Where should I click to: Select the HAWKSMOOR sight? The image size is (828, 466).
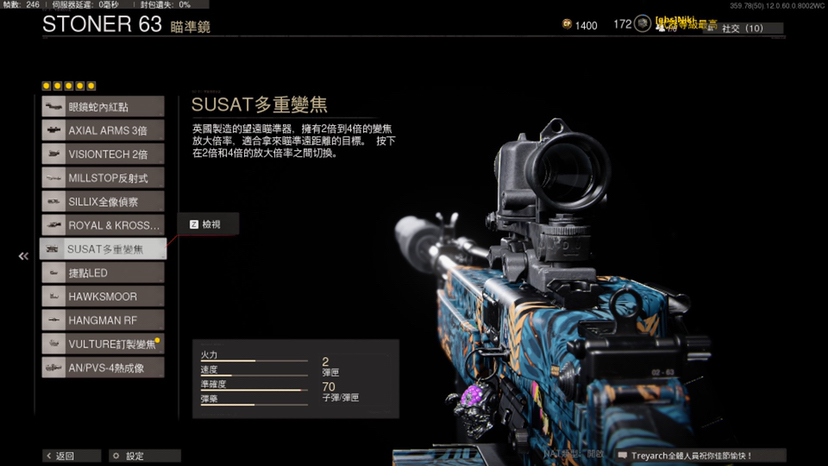coord(102,297)
